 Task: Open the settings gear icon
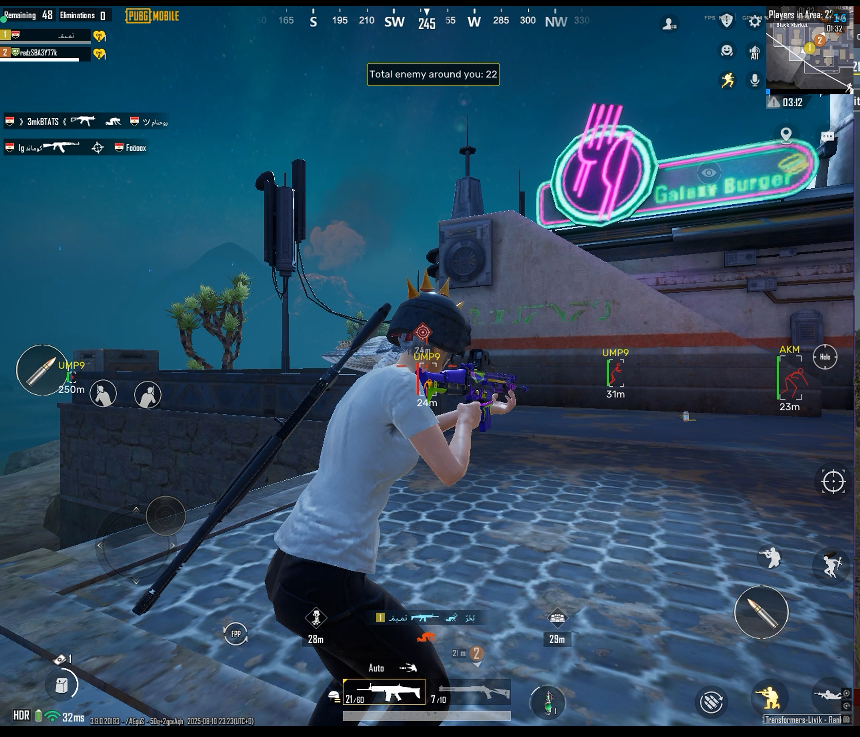[x=755, y=21]
